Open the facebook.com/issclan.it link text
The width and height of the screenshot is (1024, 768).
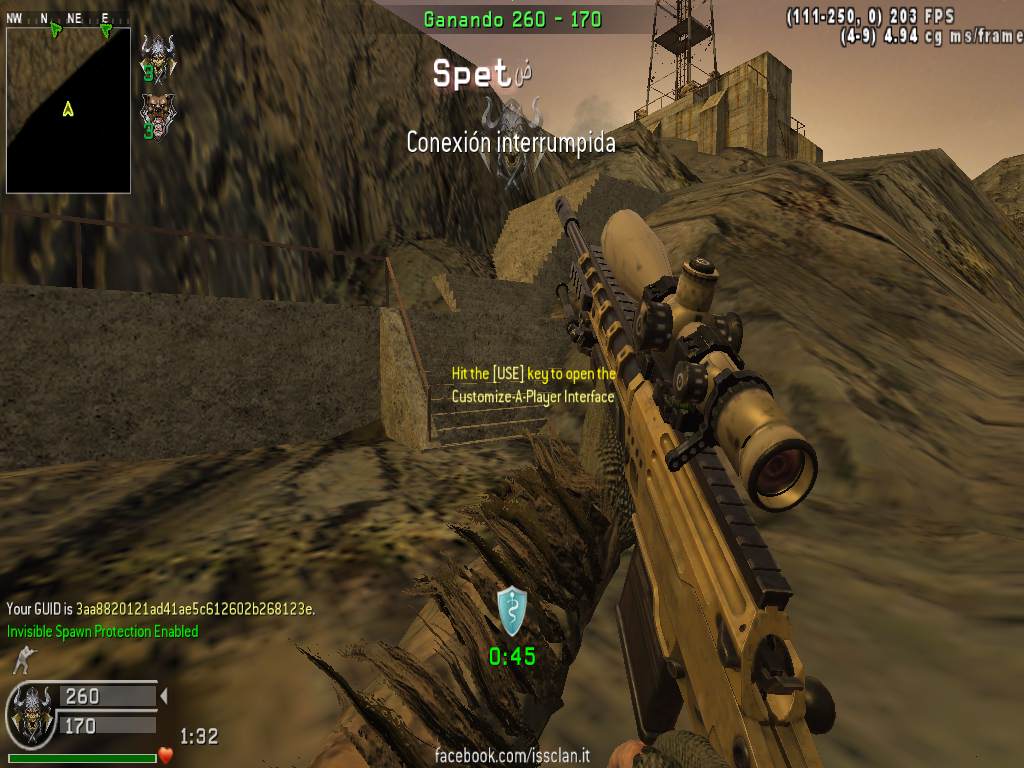tap(512, 756)
